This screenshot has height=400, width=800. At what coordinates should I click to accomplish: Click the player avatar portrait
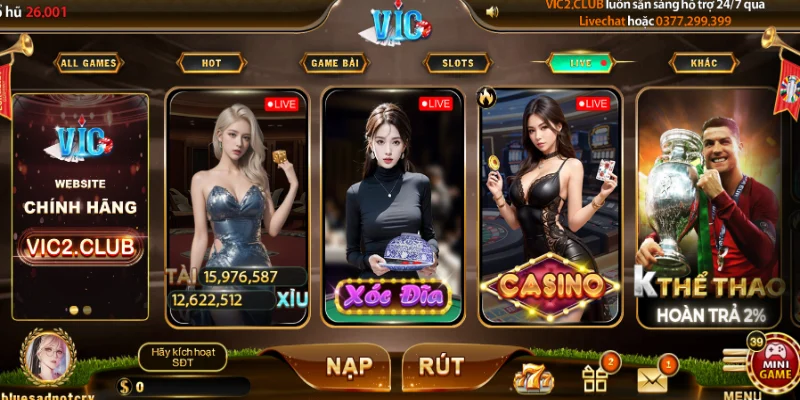tap(48, 358)
